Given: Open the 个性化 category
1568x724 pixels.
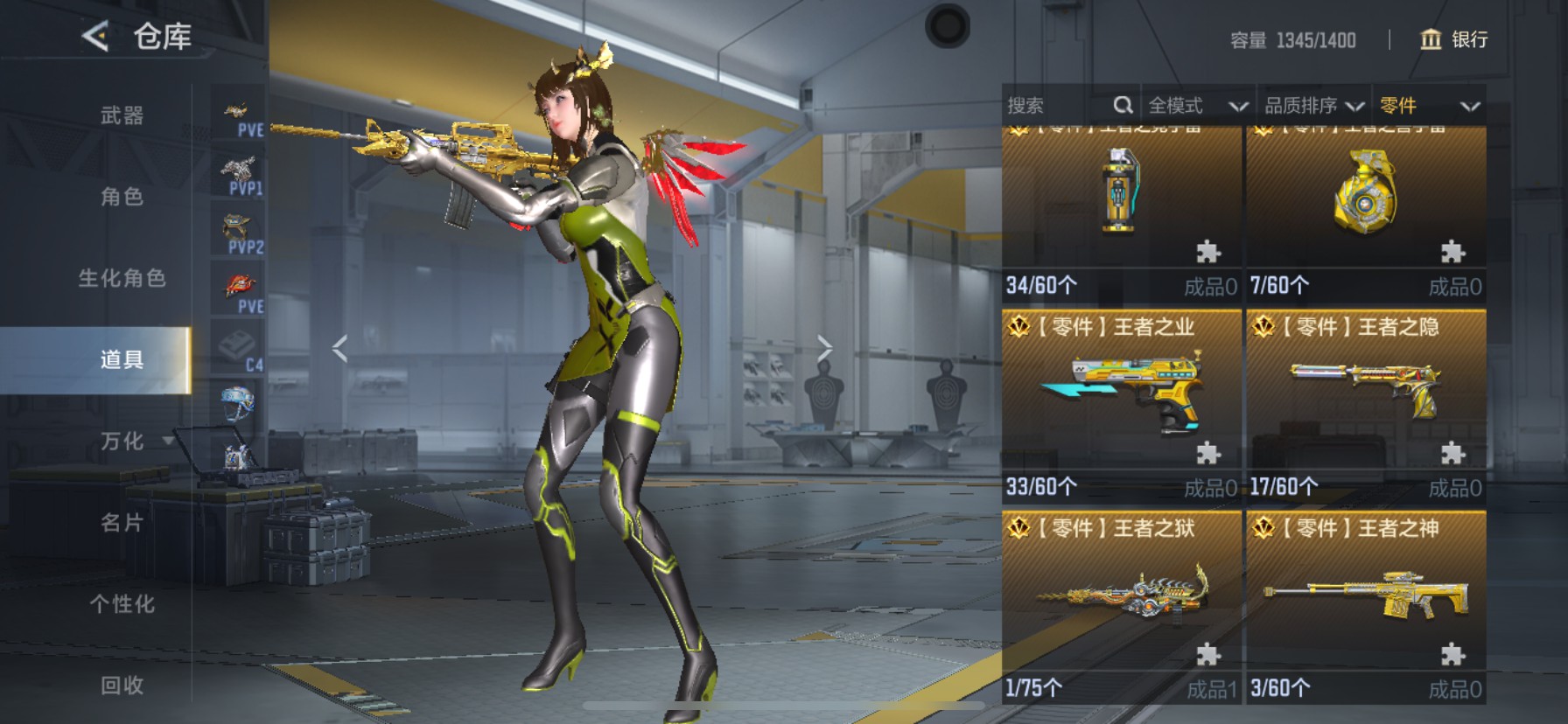Looking at the screenshot, I should (122, 603).
